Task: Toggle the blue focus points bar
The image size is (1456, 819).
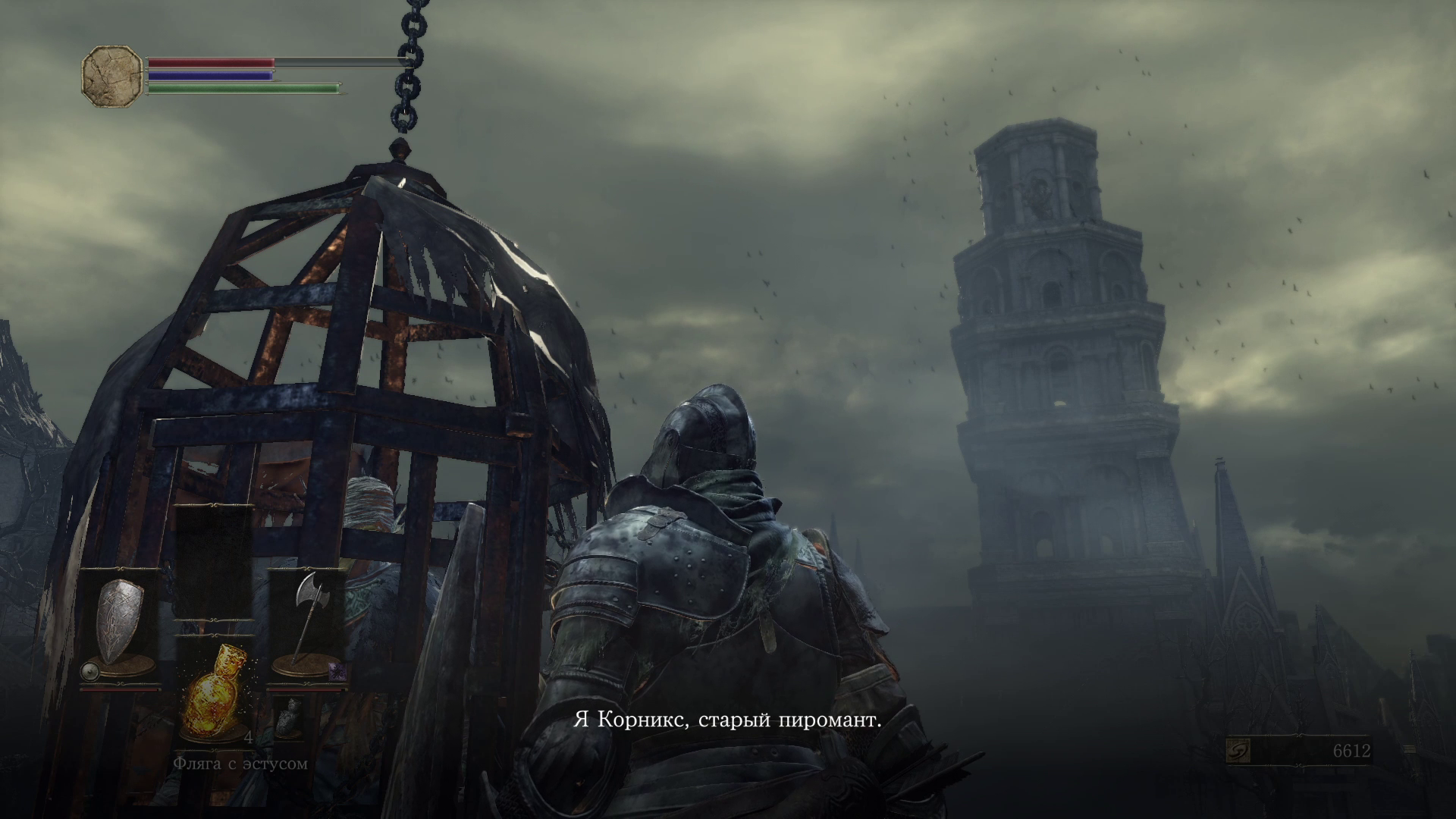Action: pyautogui.click(x=211, y=76)
